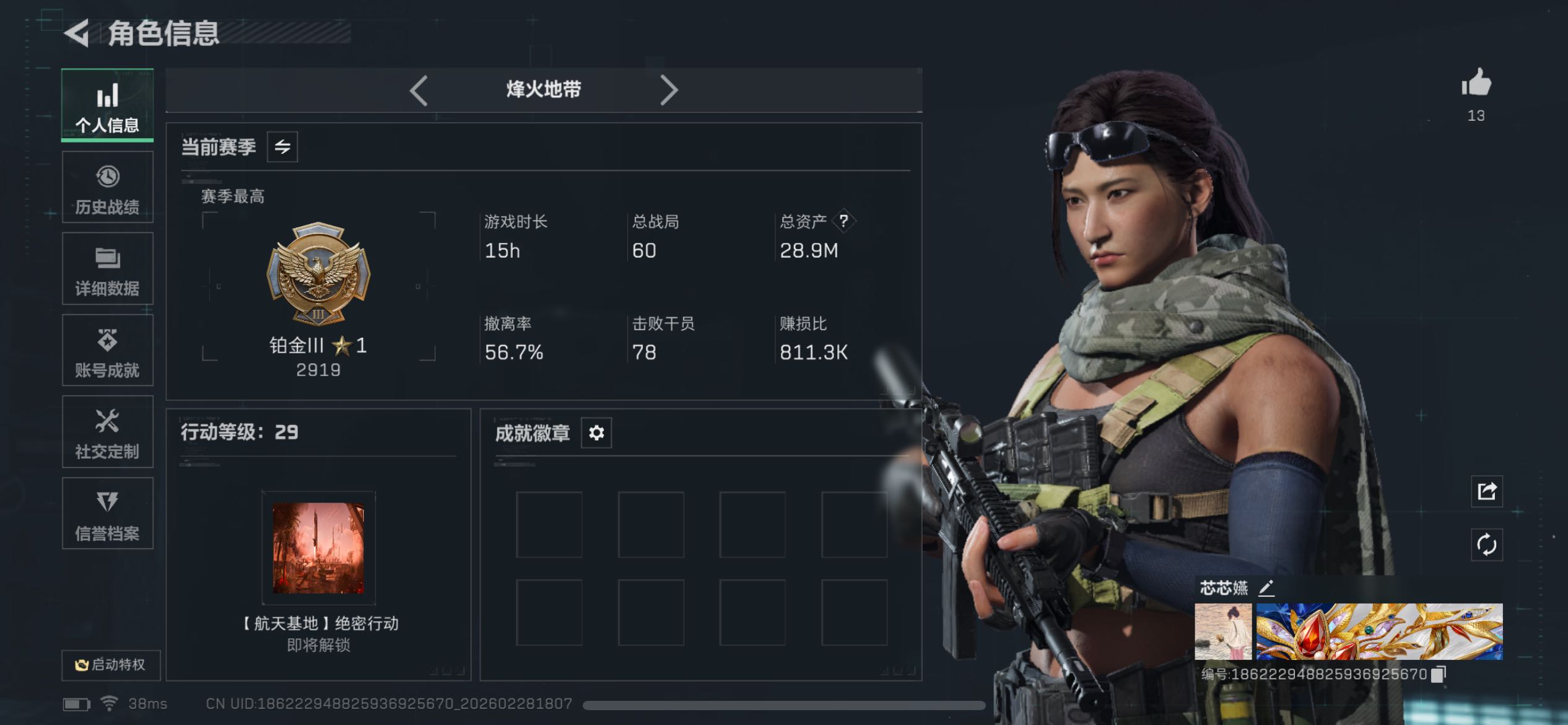Toggle the season swap button beside 当前赛季
1568x725 pixels.
coord(282,147)
